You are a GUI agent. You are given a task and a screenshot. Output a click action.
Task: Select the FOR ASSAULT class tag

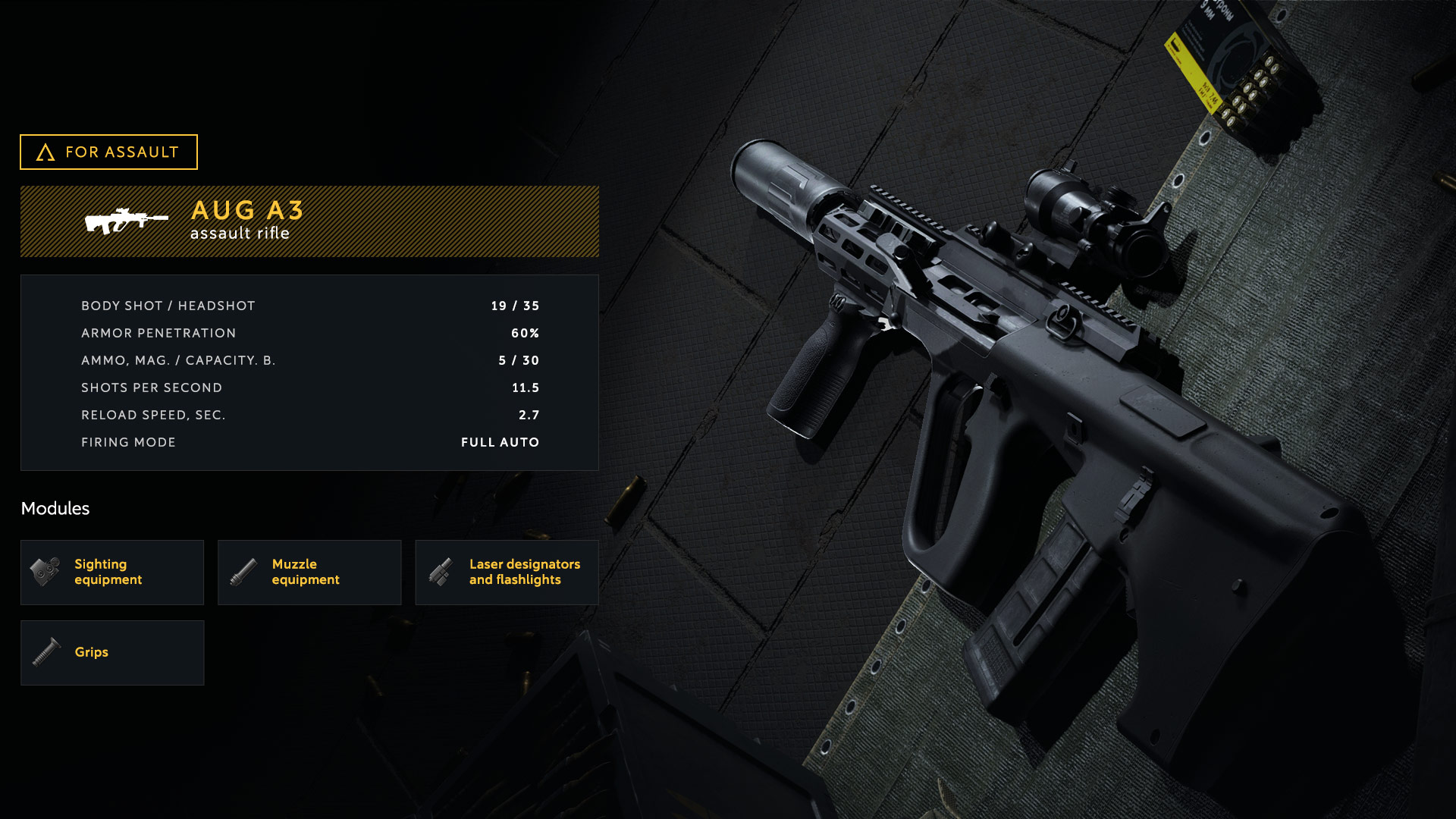(x=108, y=152)
